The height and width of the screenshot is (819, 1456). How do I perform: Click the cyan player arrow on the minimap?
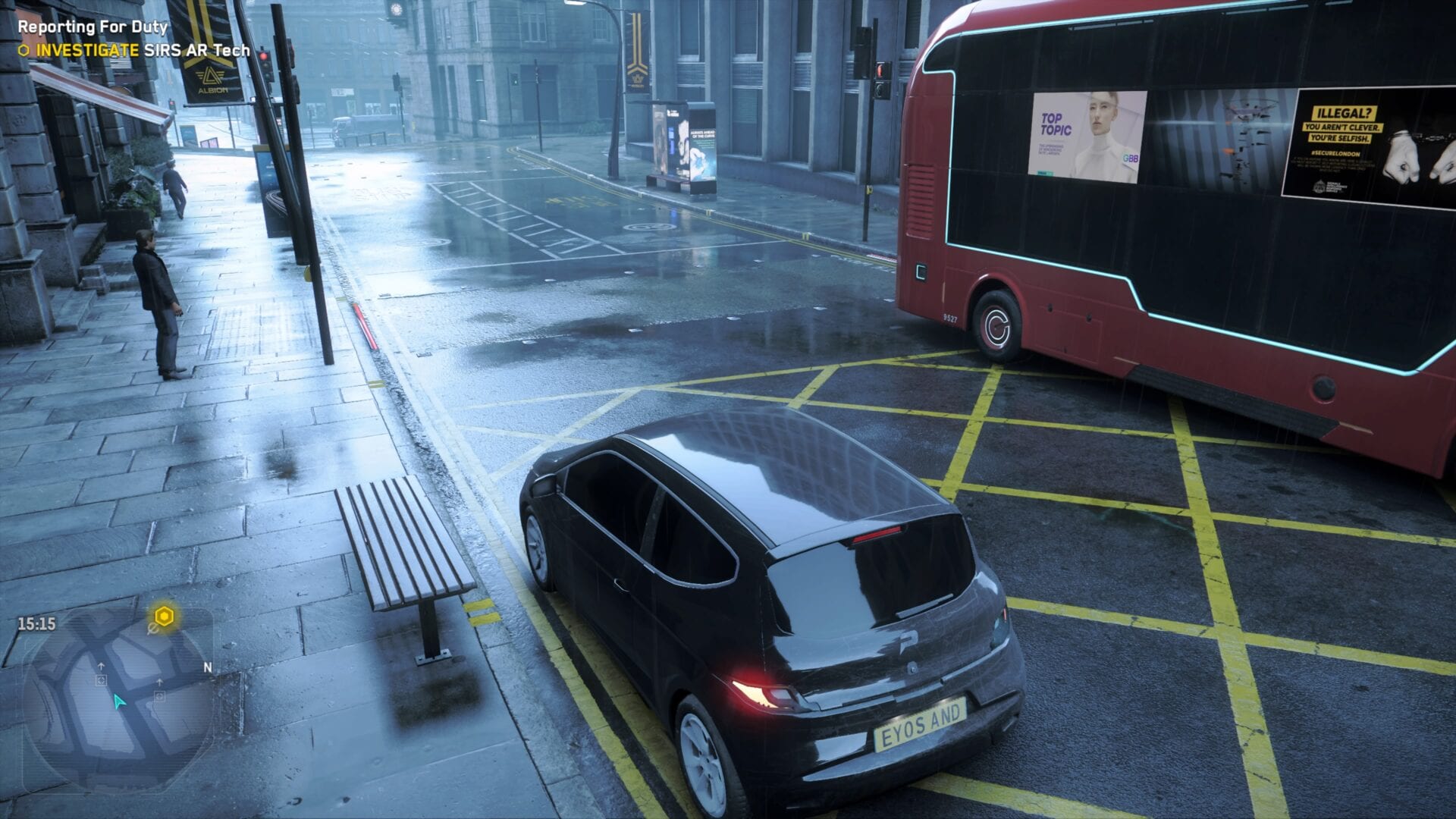119,703
